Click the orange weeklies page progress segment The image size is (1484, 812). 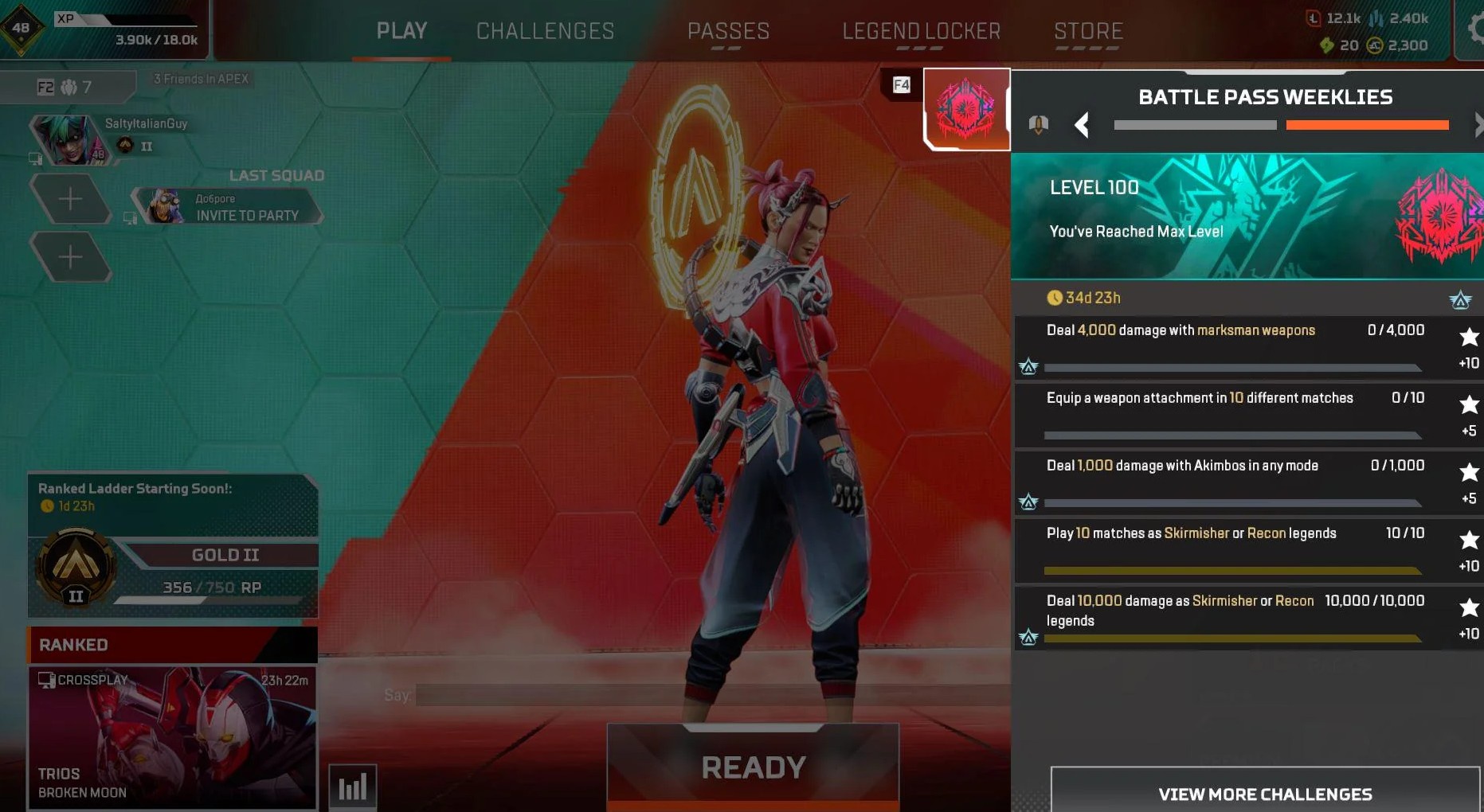[x=1367, y=125]
